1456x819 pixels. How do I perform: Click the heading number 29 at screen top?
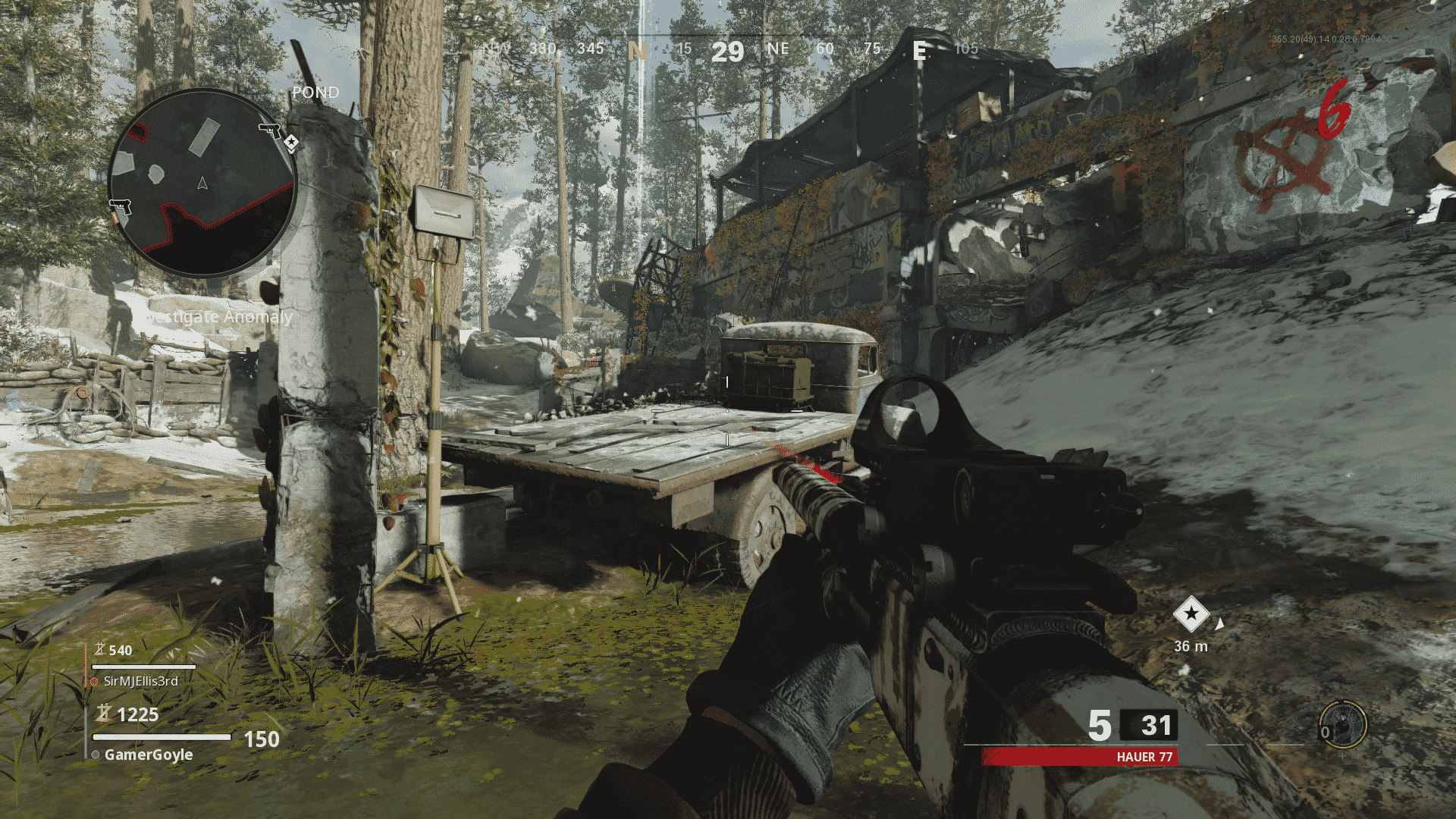726,52
